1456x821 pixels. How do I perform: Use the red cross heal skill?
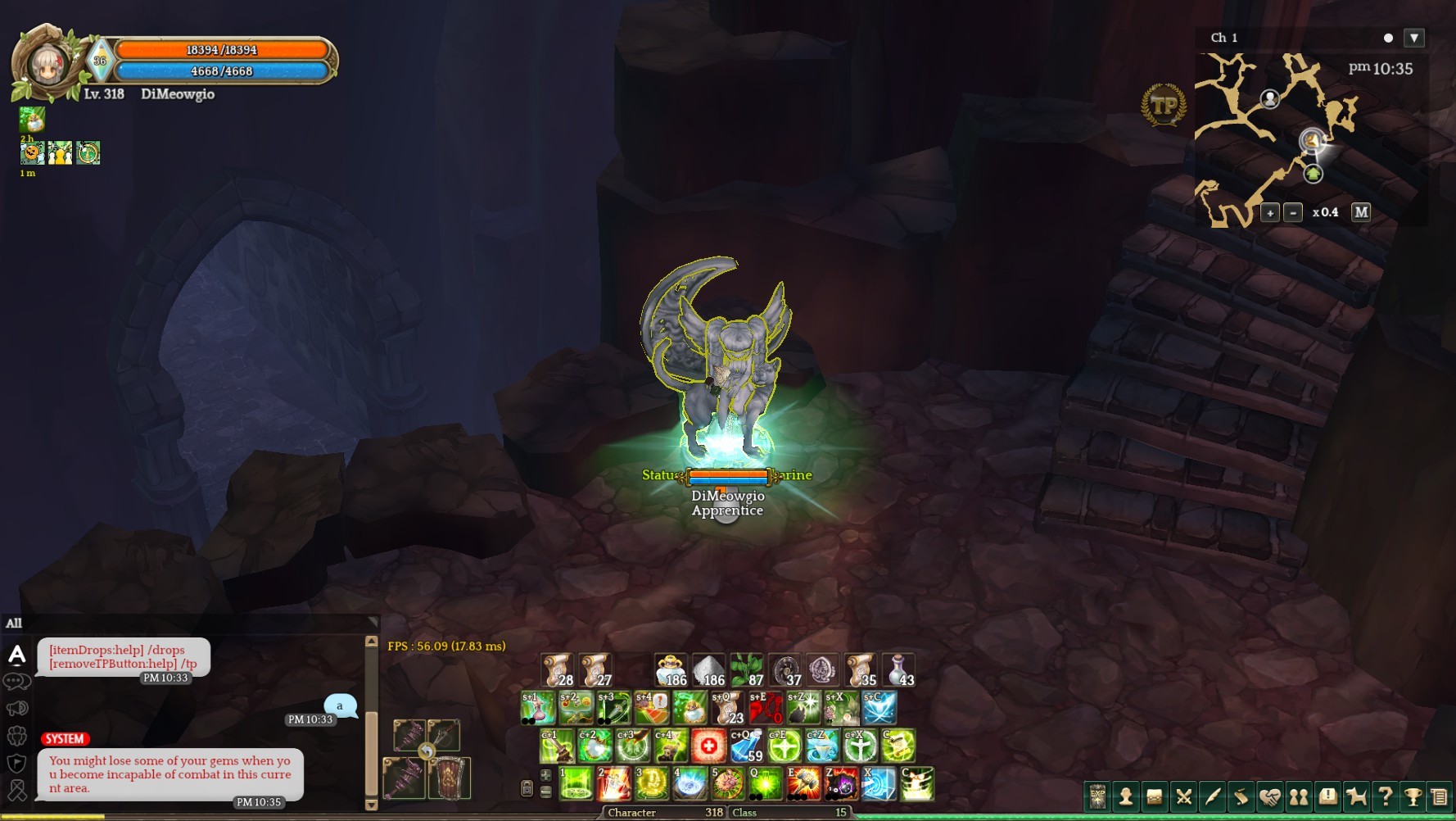pyautogui.click(x=708, y=746)
